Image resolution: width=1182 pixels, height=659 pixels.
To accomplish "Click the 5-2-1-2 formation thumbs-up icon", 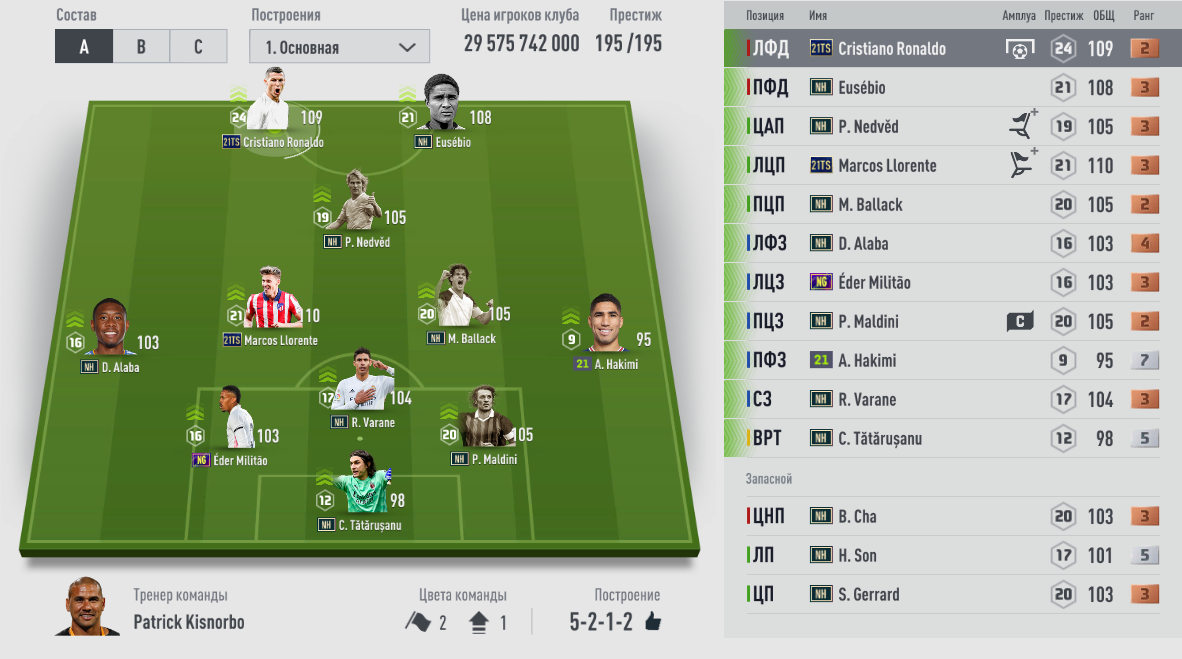I will 653,622.
